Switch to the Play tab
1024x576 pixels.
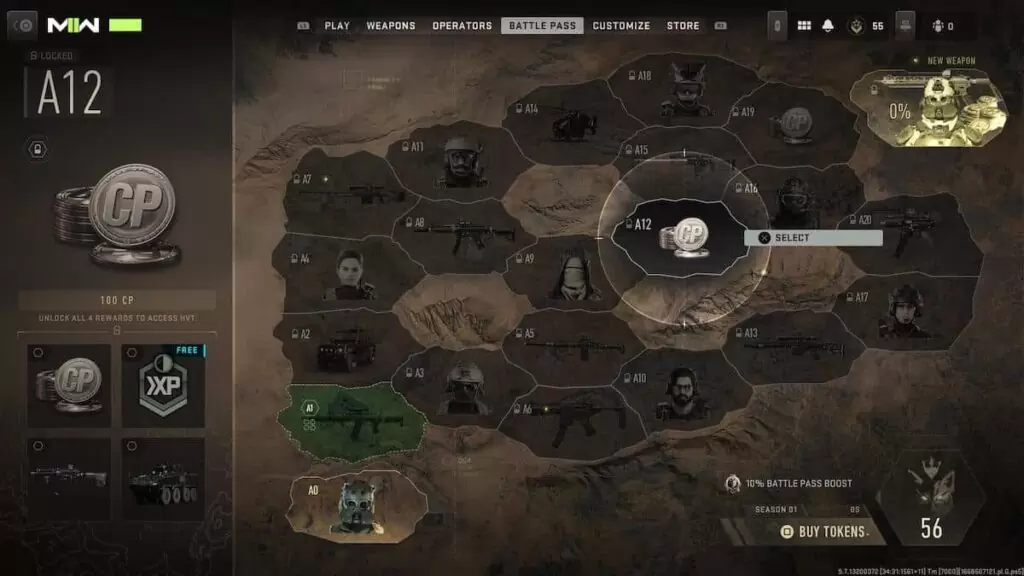tap(337, 26)
